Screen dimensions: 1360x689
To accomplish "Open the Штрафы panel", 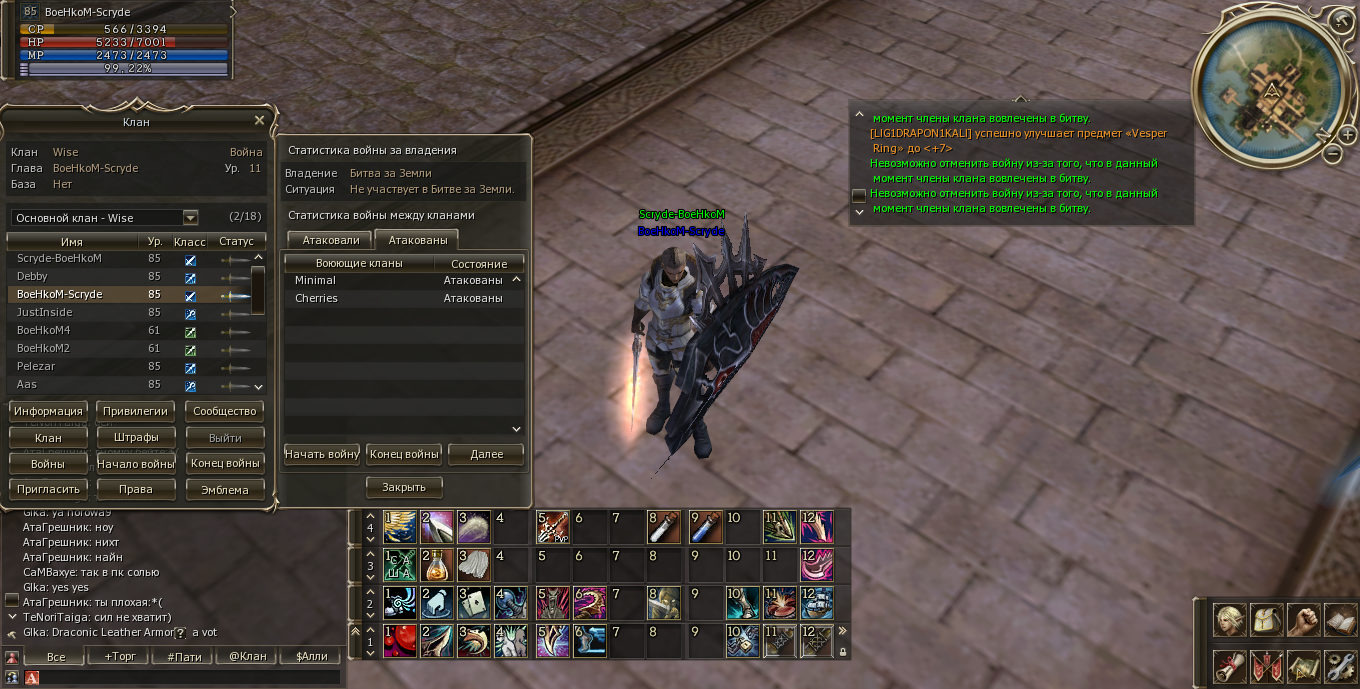I will [136, 438].
